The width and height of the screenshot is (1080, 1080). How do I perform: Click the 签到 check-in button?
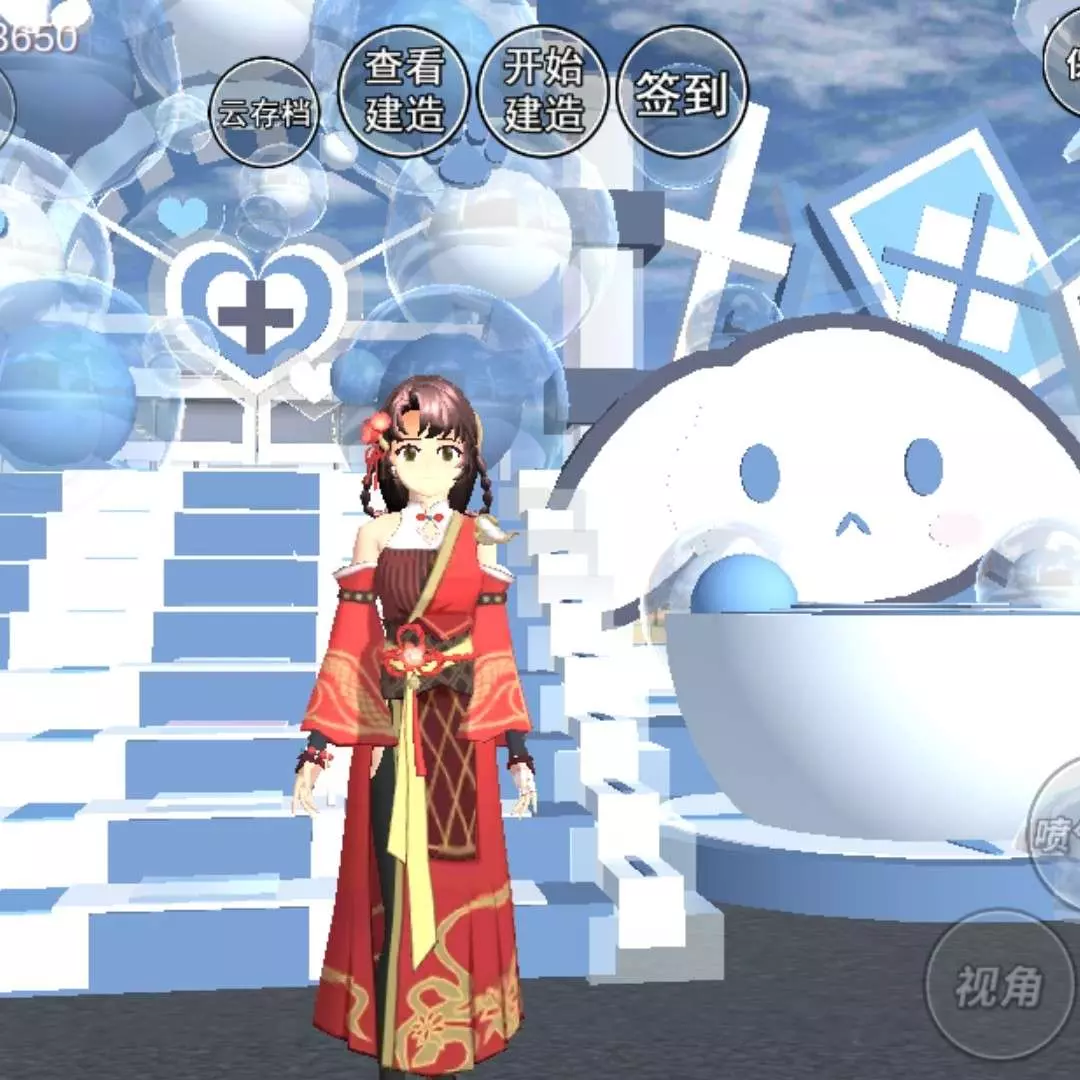click(682, 92)
